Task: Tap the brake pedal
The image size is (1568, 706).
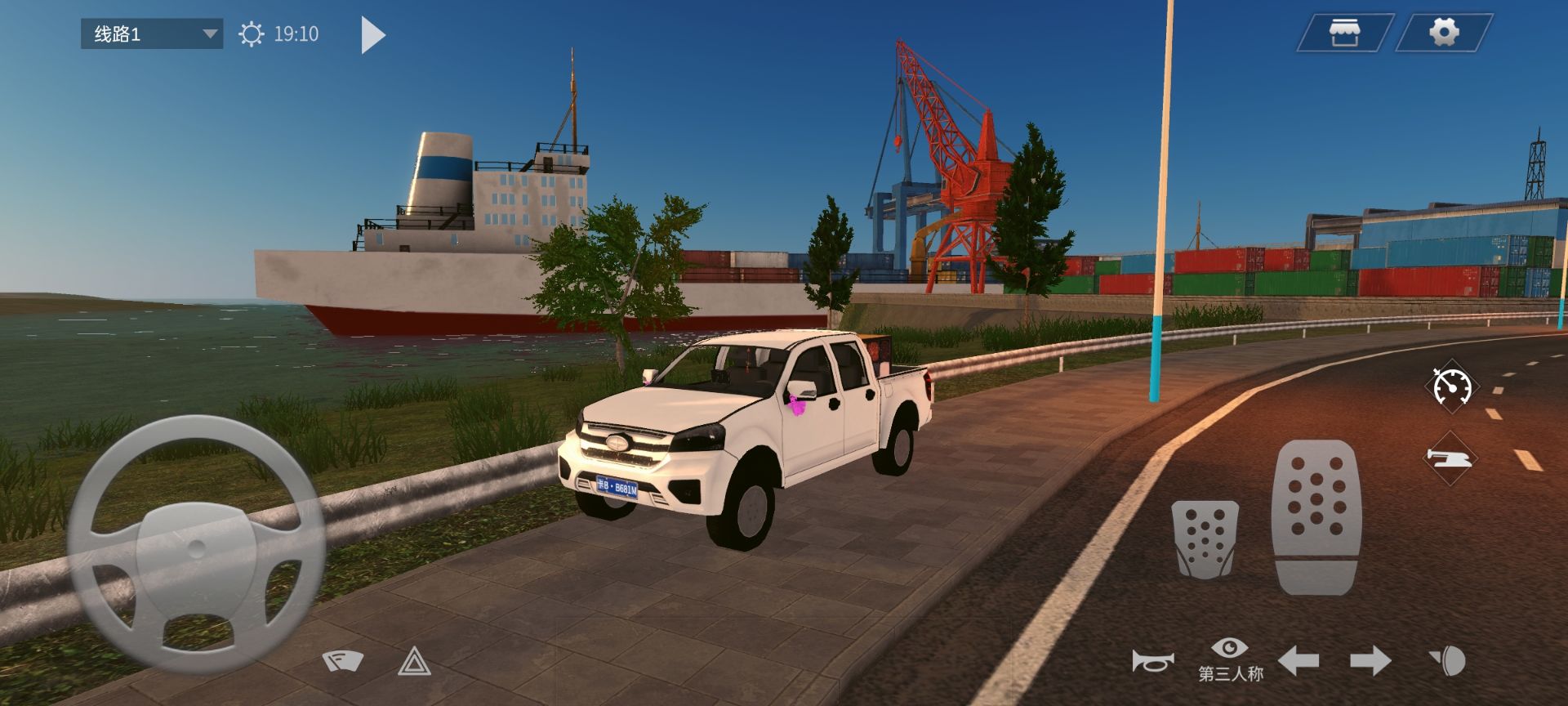Action: [x=1205, y=538]
